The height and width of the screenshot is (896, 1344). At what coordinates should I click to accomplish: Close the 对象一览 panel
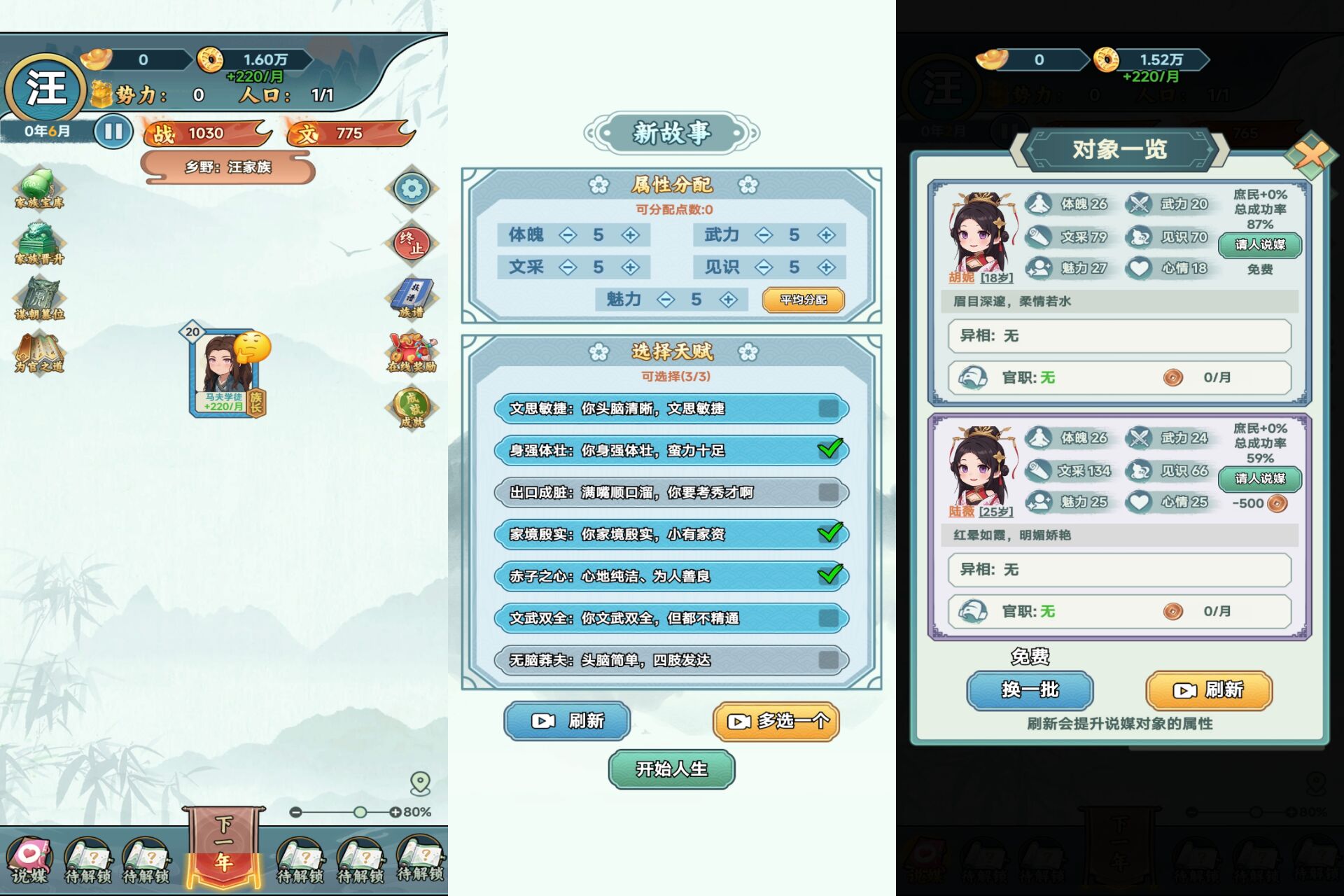pyautogui.click(x=1310, y=153)
